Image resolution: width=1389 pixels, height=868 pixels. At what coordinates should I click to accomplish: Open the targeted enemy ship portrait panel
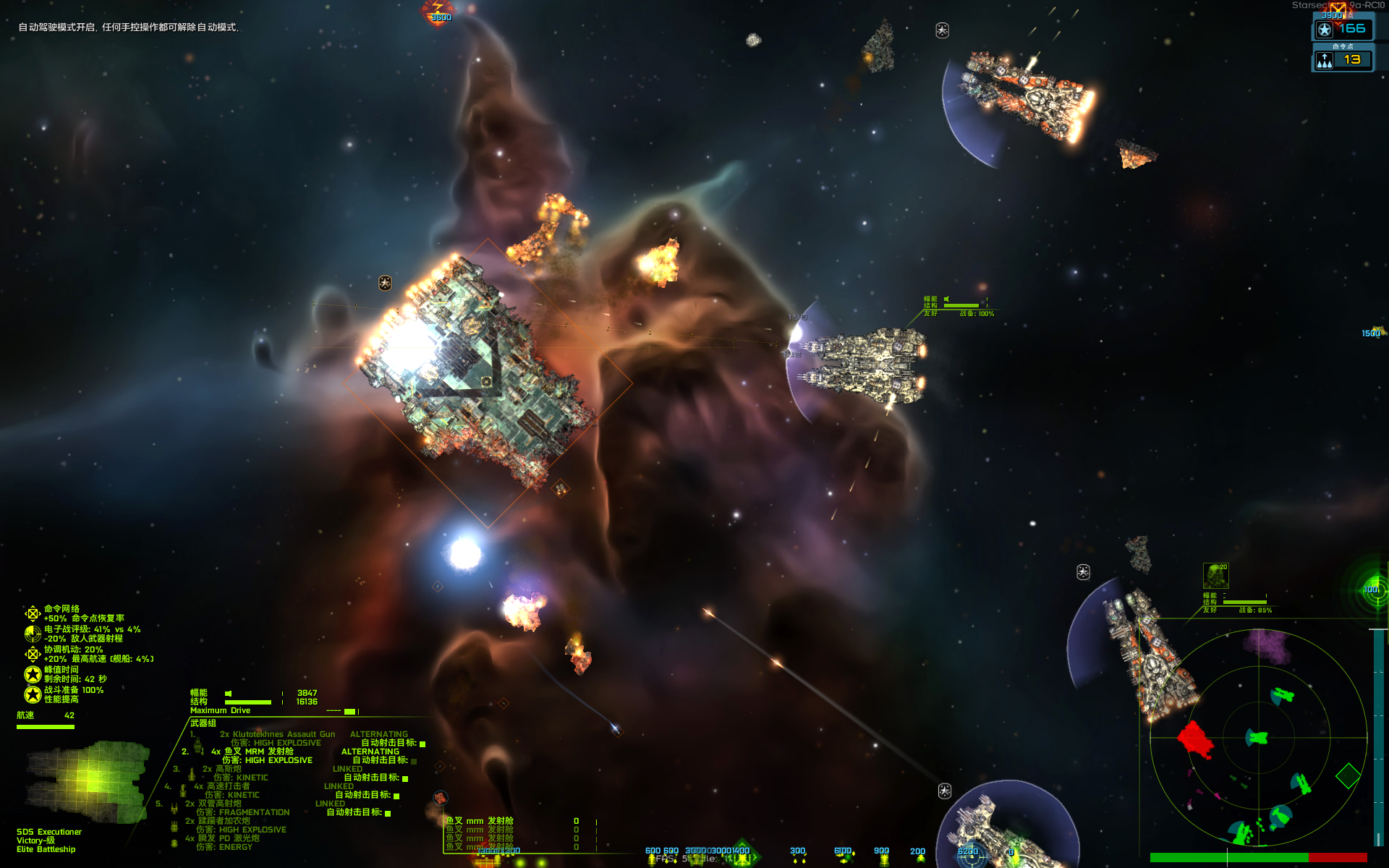pos(1216,575)
